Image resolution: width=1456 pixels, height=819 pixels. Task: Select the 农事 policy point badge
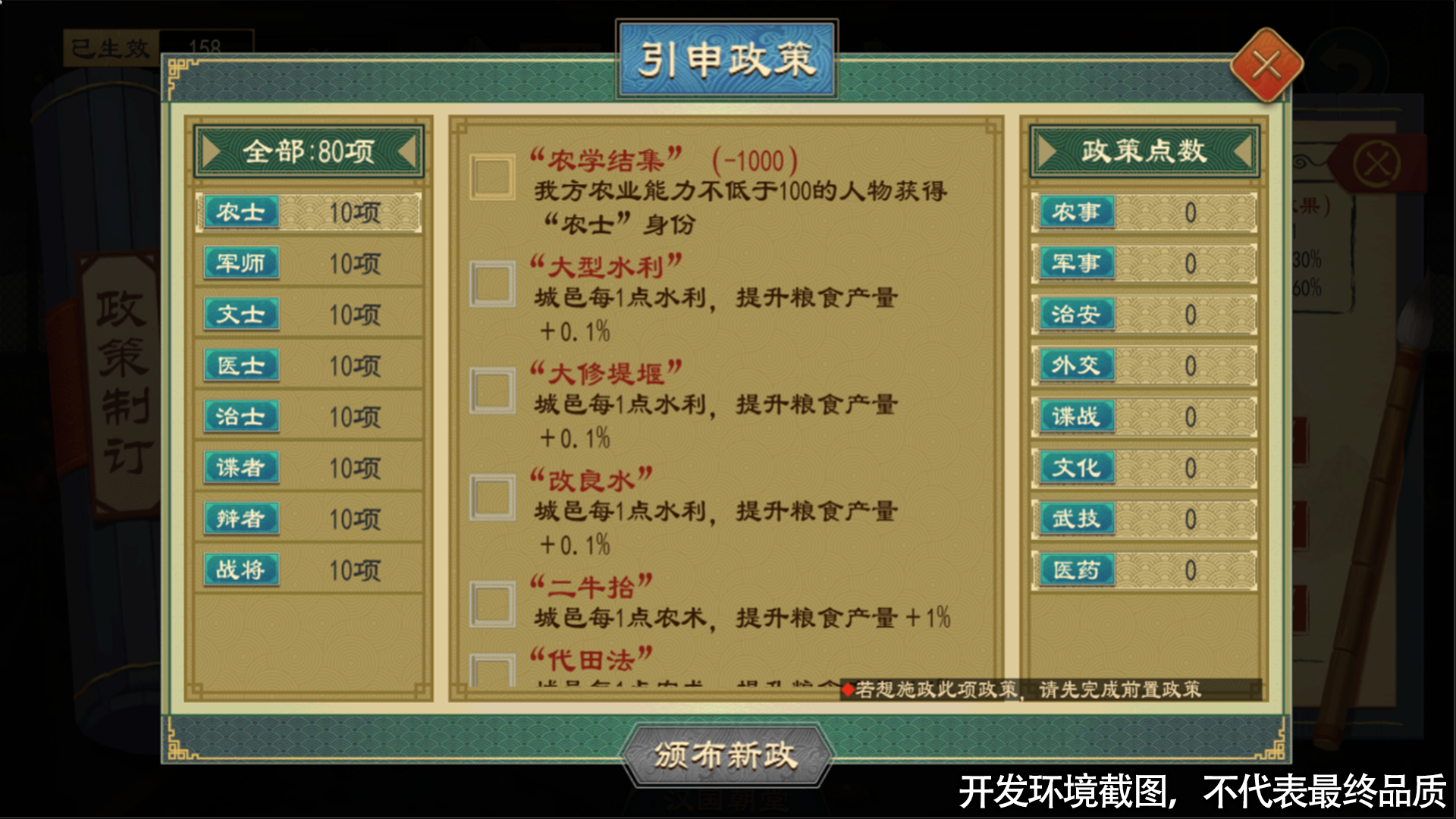(x=1076, y=213)
